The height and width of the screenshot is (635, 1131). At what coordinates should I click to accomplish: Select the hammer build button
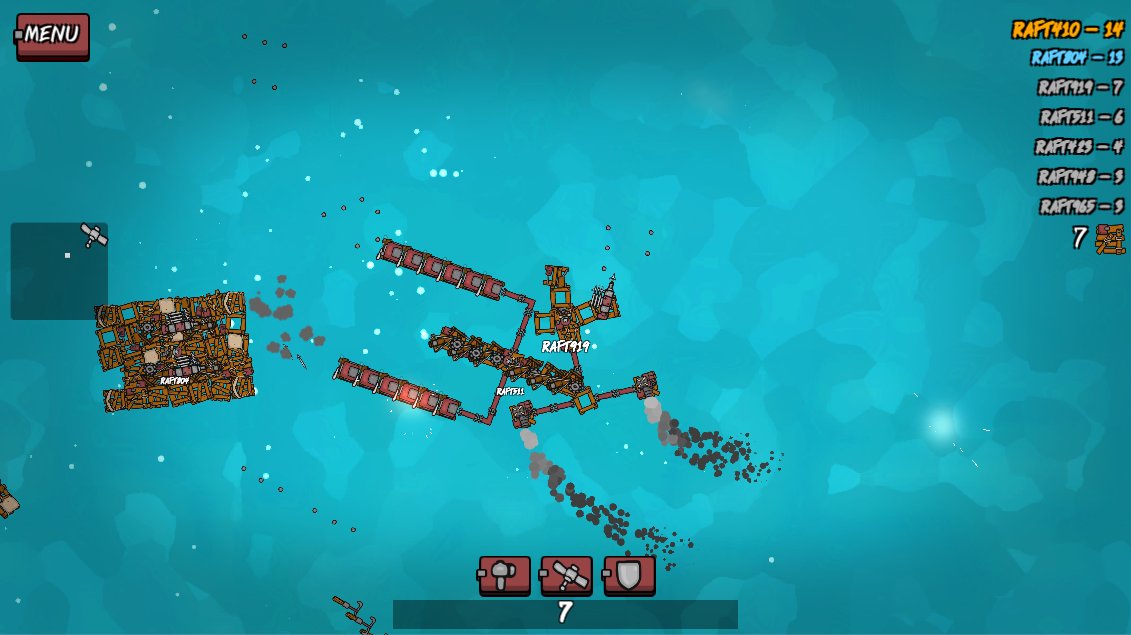[504, 575]
